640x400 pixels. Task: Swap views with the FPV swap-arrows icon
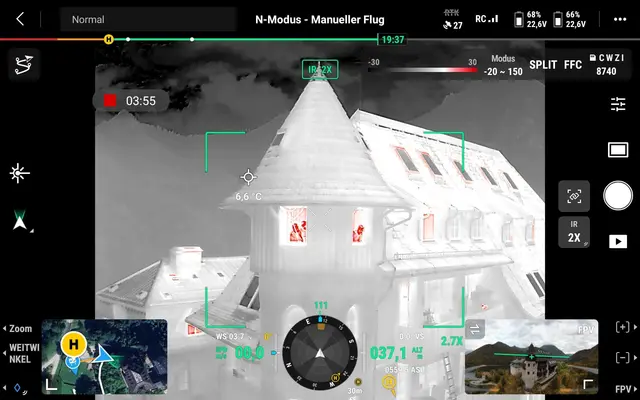pyautogui.click(x=476, y=329)
